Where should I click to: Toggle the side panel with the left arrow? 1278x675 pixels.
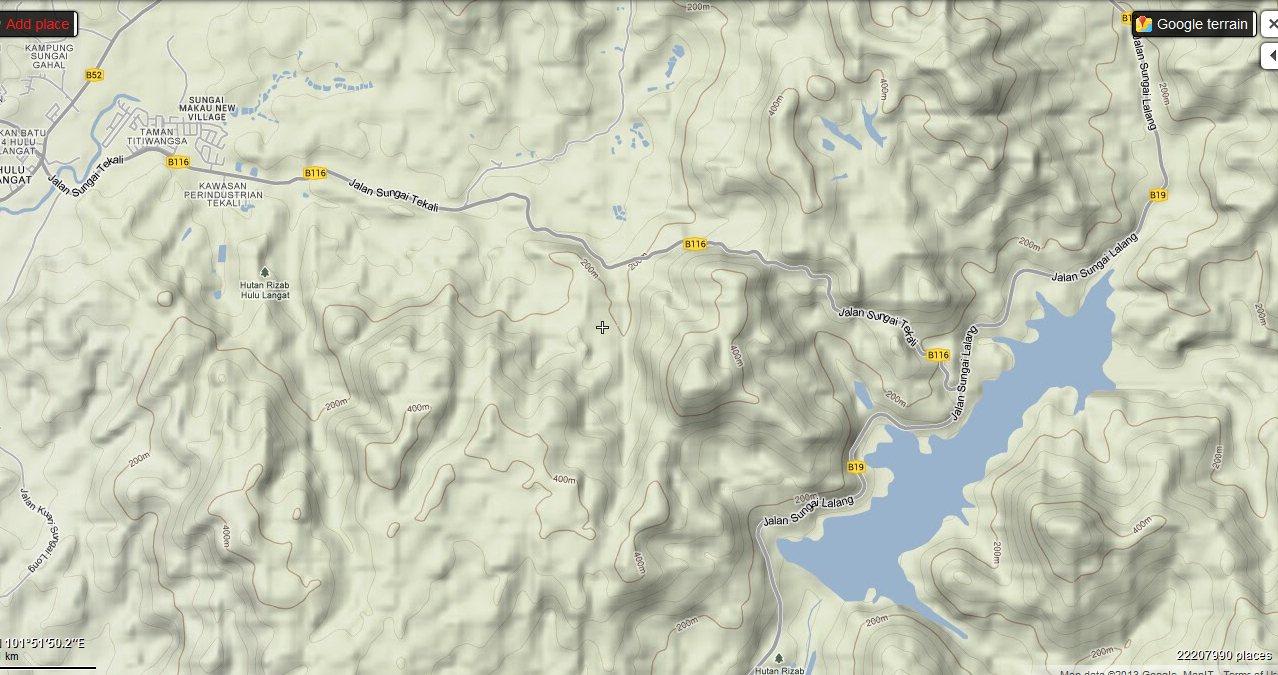click(1271, 57)
